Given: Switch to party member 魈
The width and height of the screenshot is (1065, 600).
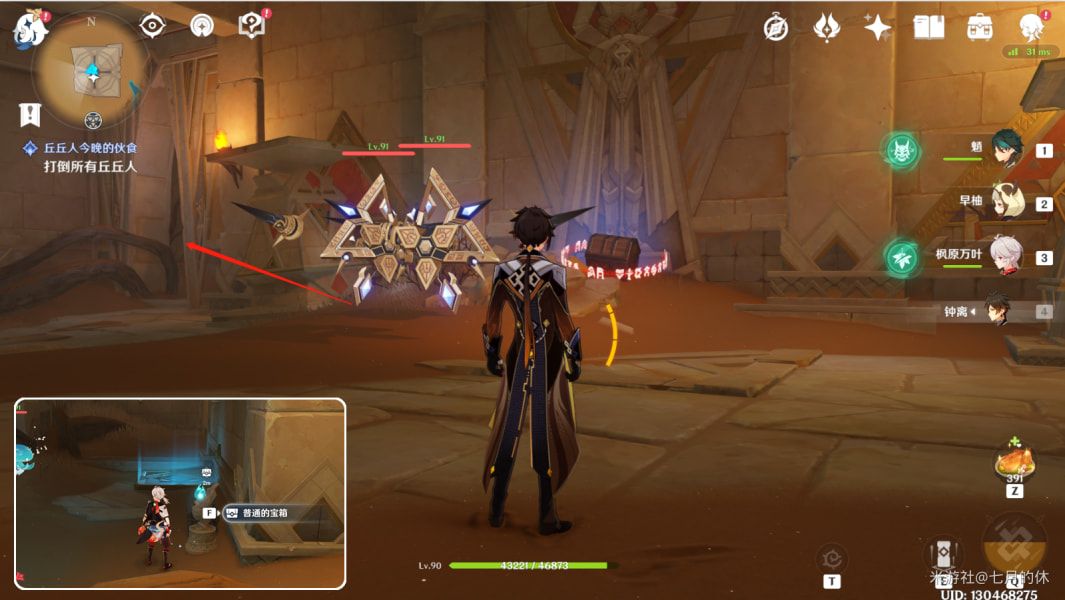Looking at the screenshot, I should (1005, 150).
